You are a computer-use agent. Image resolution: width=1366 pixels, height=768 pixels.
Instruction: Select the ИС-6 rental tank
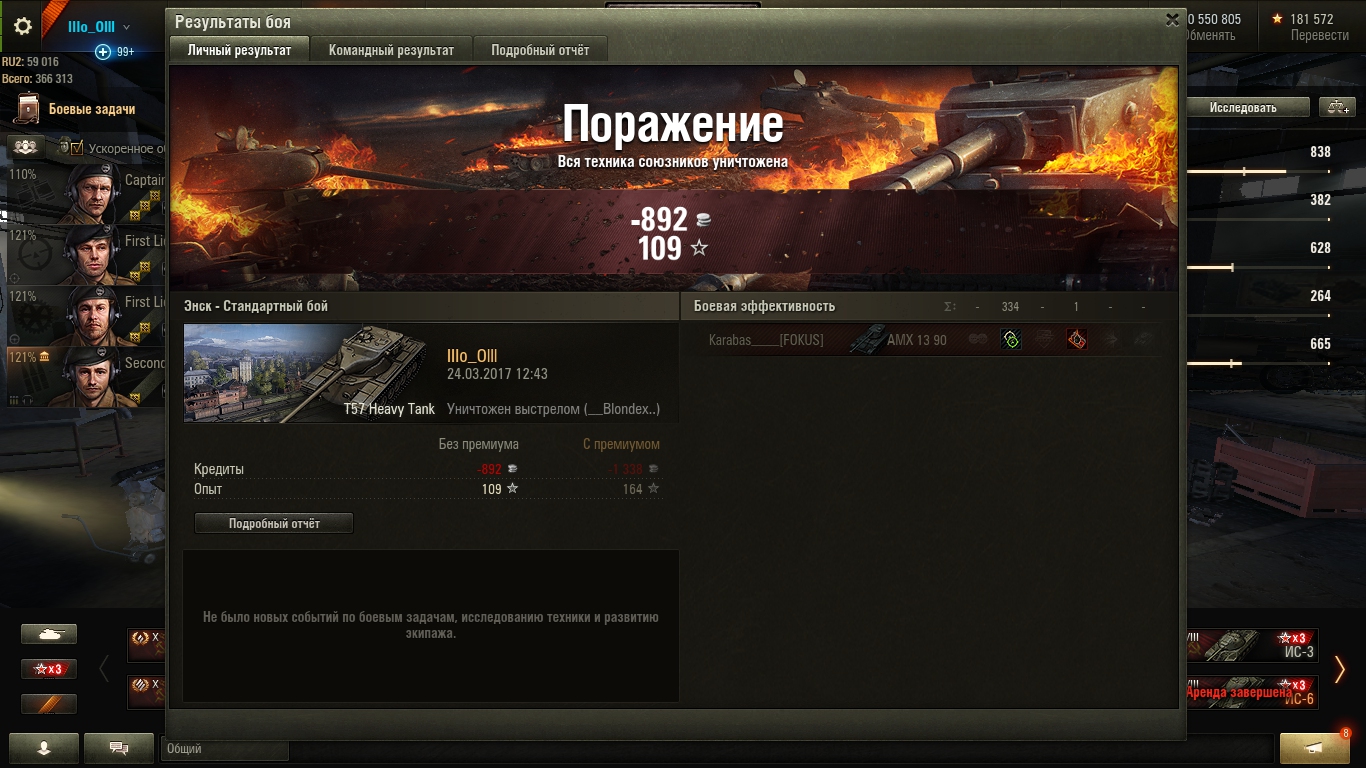(x=1252, y=692)
